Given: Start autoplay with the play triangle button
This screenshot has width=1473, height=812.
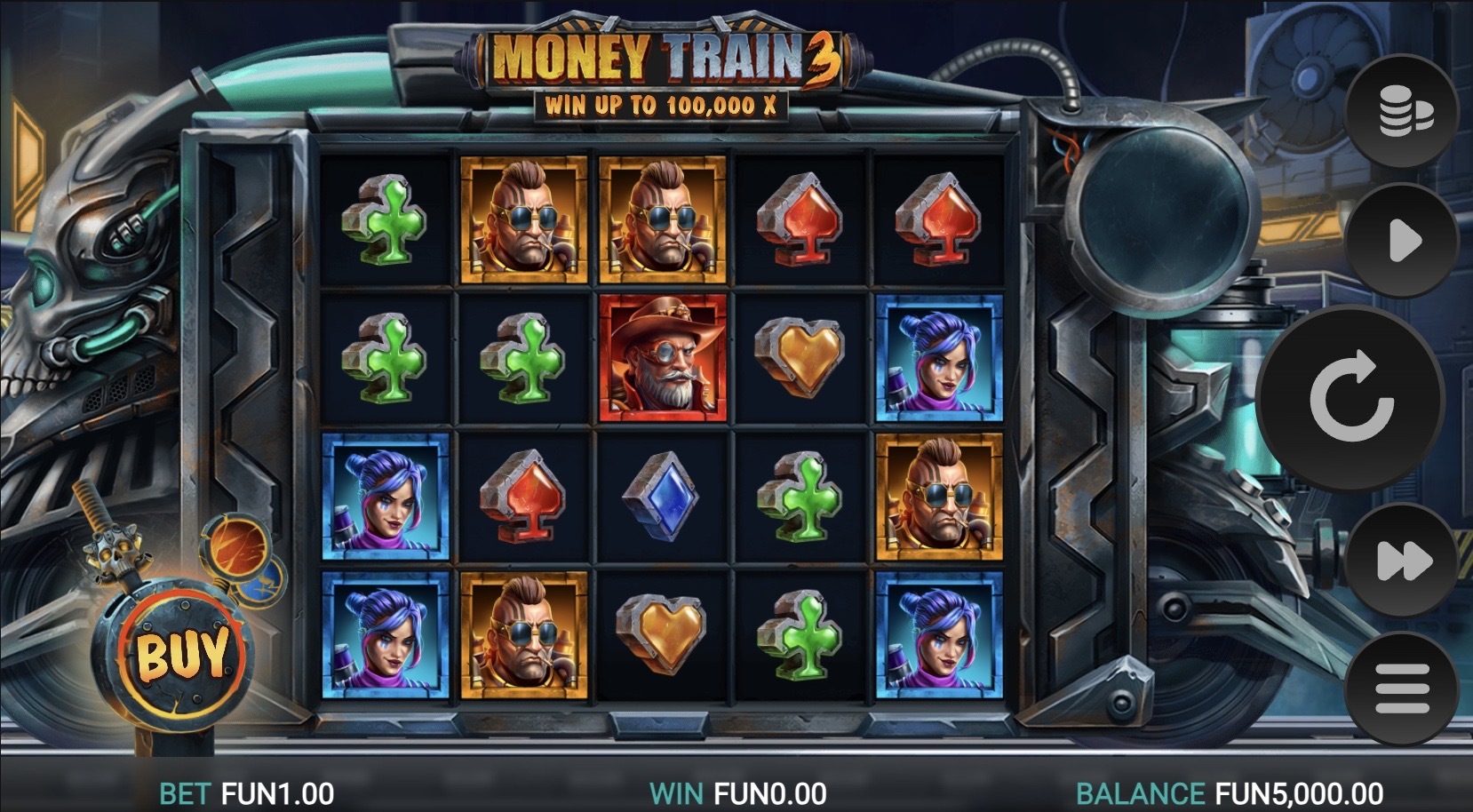Looking at the screenshot, I should tap(1403, 240).
